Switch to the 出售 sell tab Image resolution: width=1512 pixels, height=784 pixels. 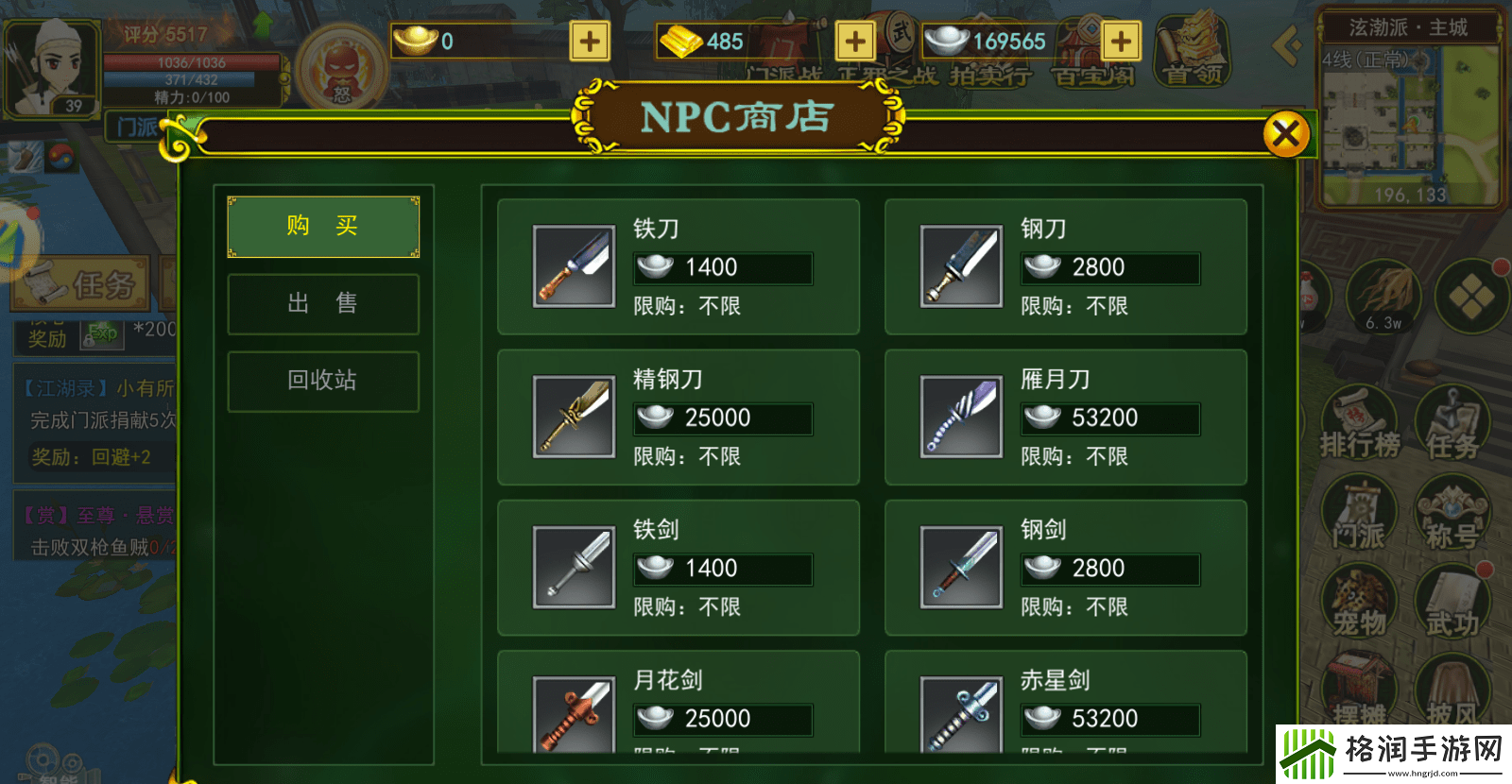coord(322,303)
